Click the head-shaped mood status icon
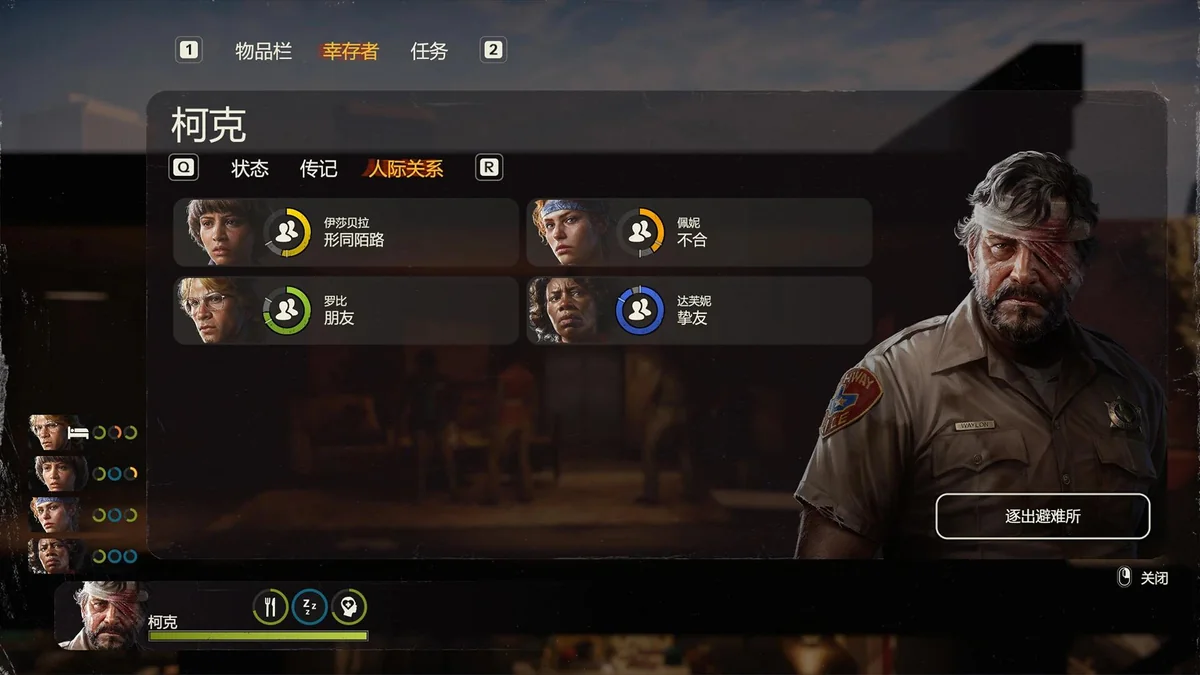The height and width of the screenshot is (675, 1200). [x=349, y=606]
